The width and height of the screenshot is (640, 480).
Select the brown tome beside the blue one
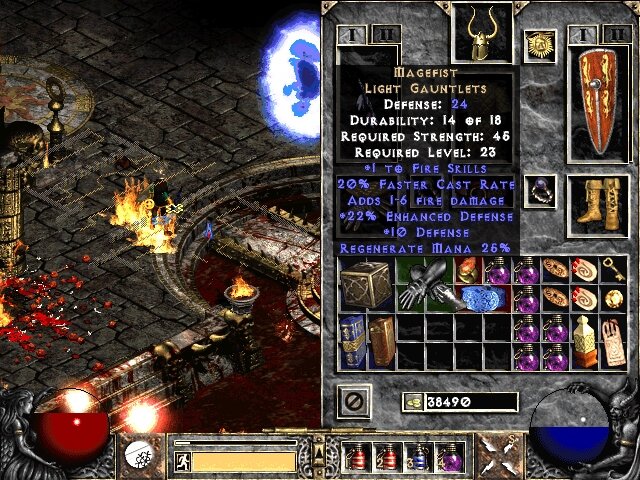tap(381, 341)
